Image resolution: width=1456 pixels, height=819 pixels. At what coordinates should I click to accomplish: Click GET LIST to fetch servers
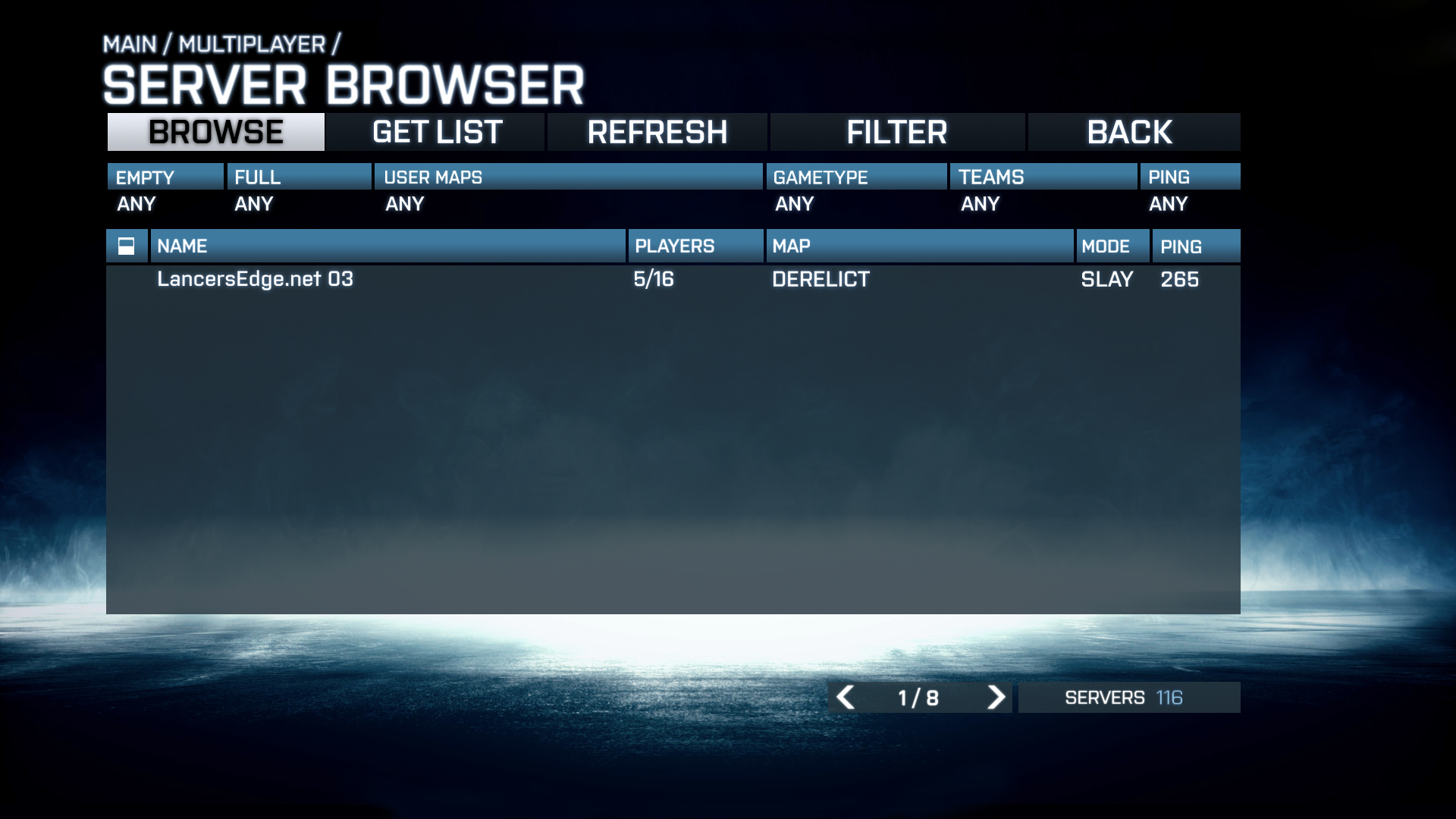437,132
